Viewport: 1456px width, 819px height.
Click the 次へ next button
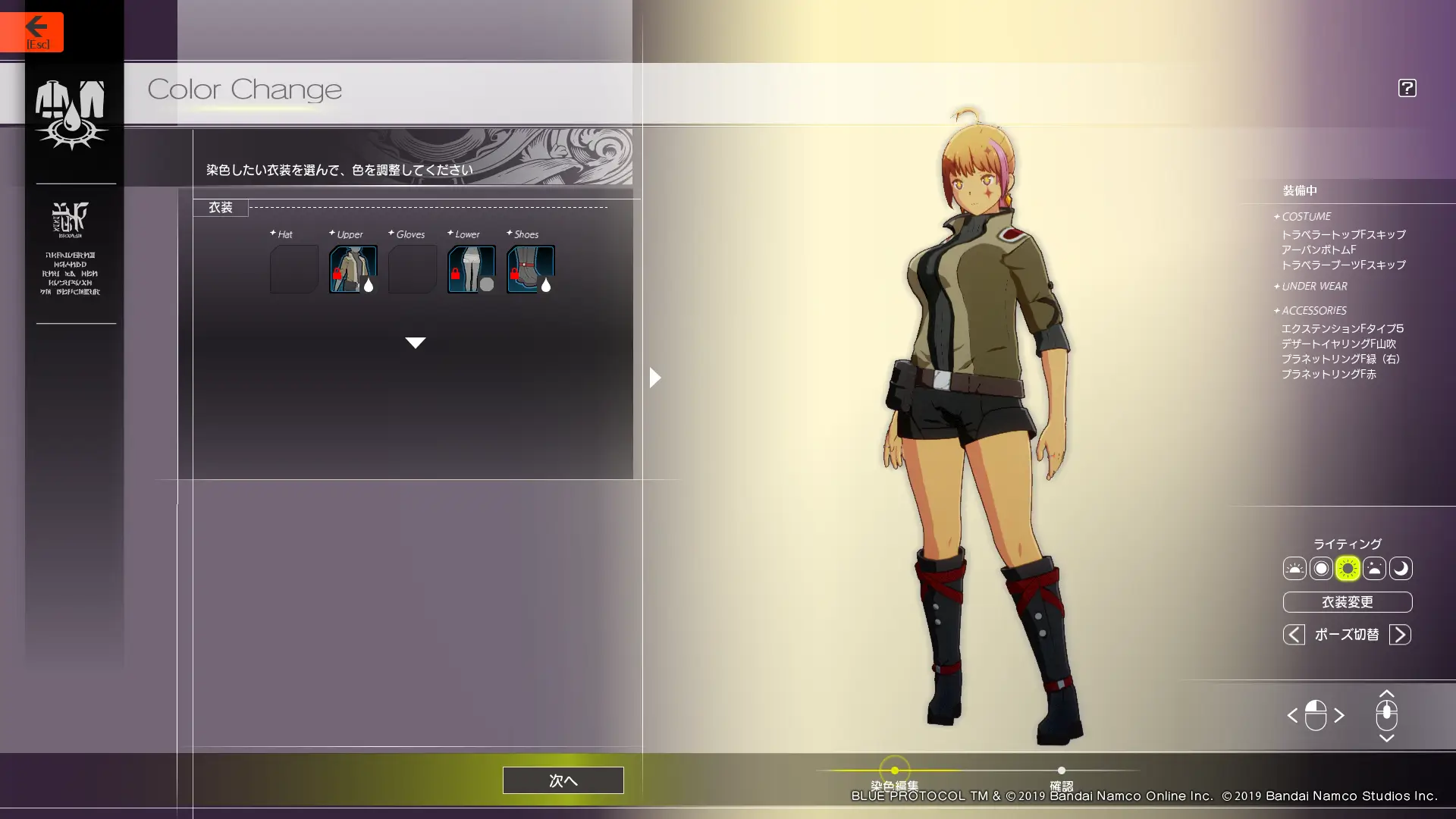tap(563, 780)
